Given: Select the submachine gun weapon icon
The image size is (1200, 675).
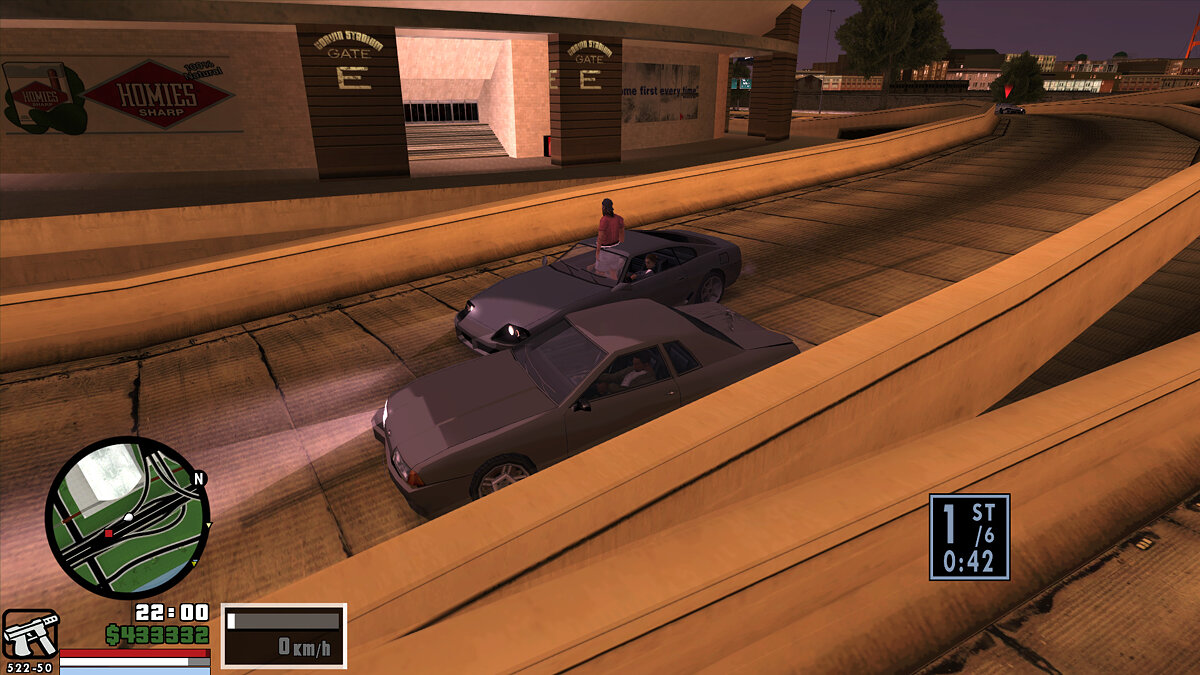Looking at the screenshot, I should pyautogui.click(x=30, y=635).
